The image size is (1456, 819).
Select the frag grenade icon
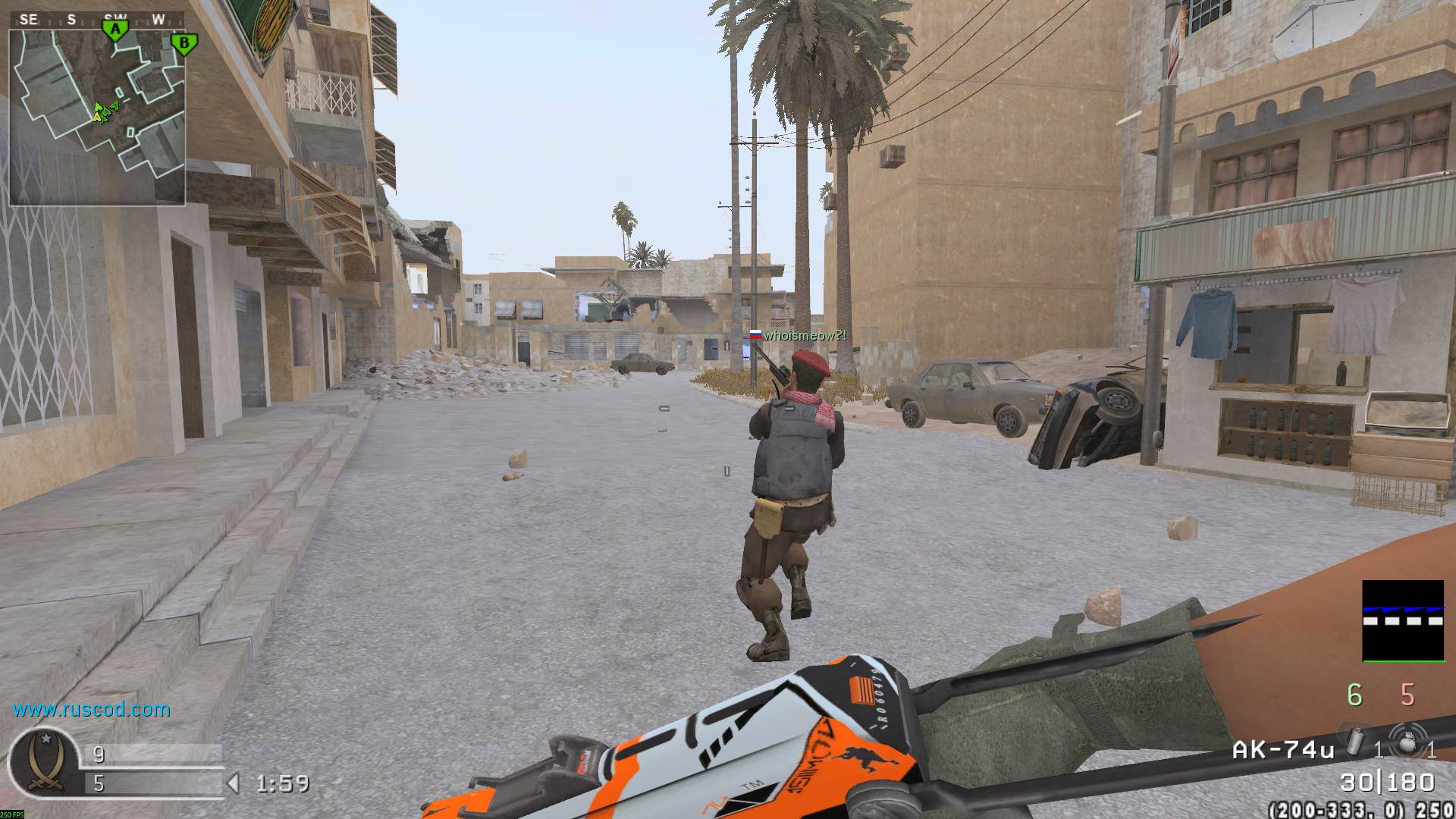[x=1407, y=743]
